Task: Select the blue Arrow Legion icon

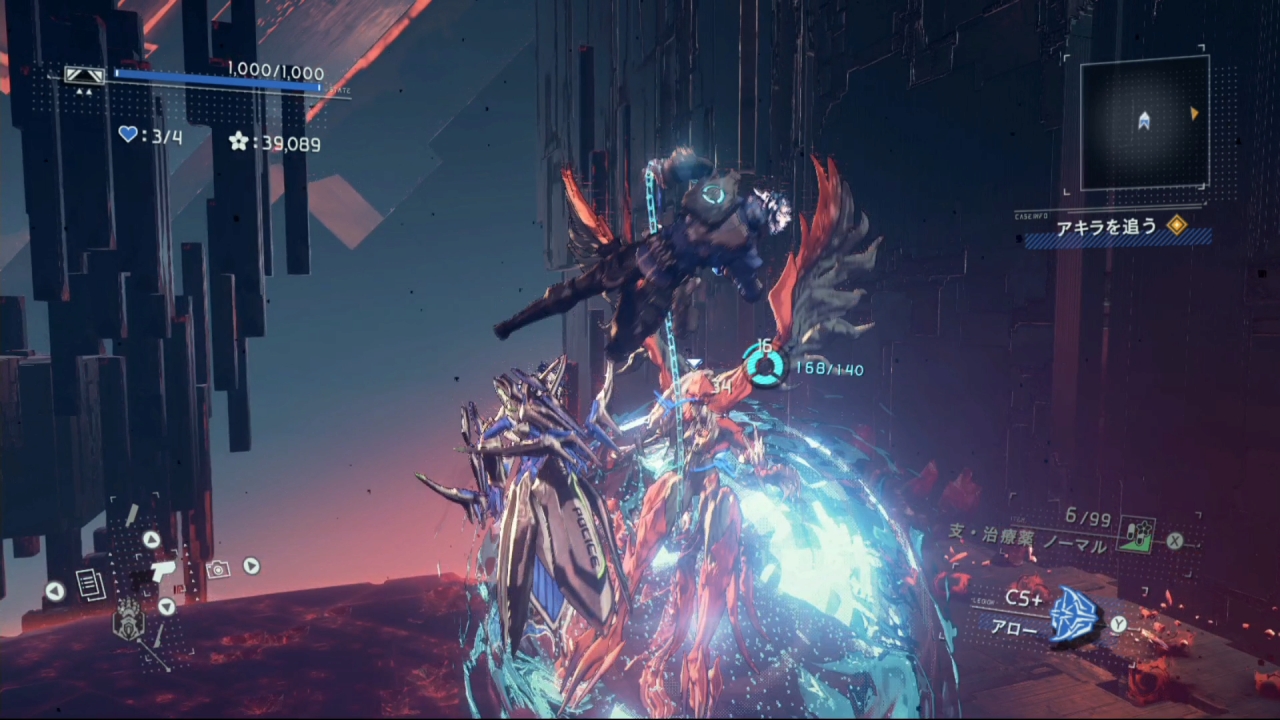Action: click(1074, 615)
